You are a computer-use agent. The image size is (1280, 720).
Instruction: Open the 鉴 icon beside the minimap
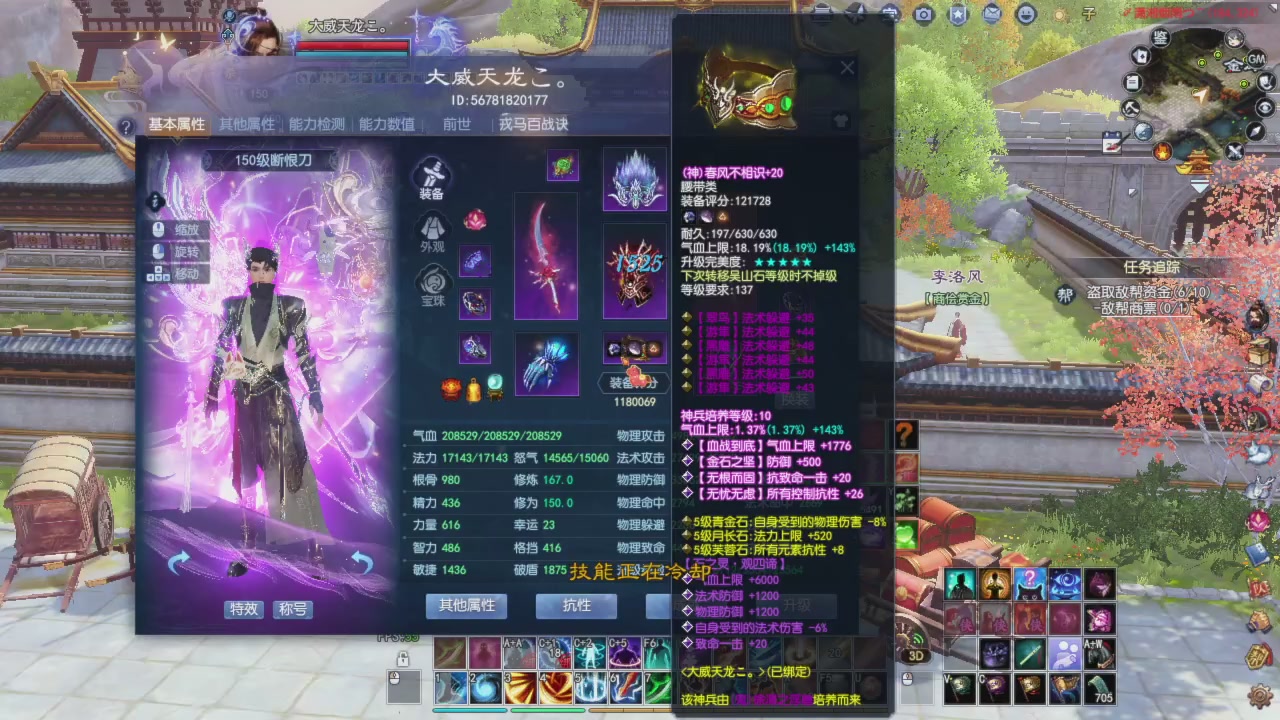1158,37
